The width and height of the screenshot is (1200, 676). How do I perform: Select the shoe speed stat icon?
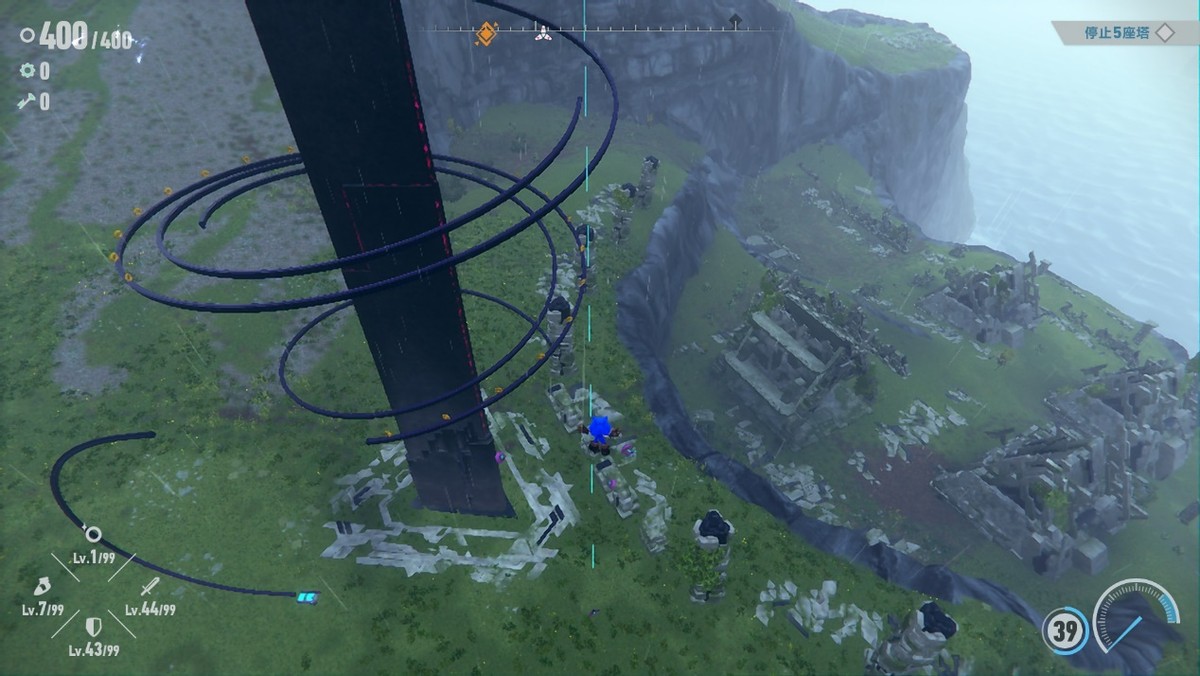[x=43, y=585]
